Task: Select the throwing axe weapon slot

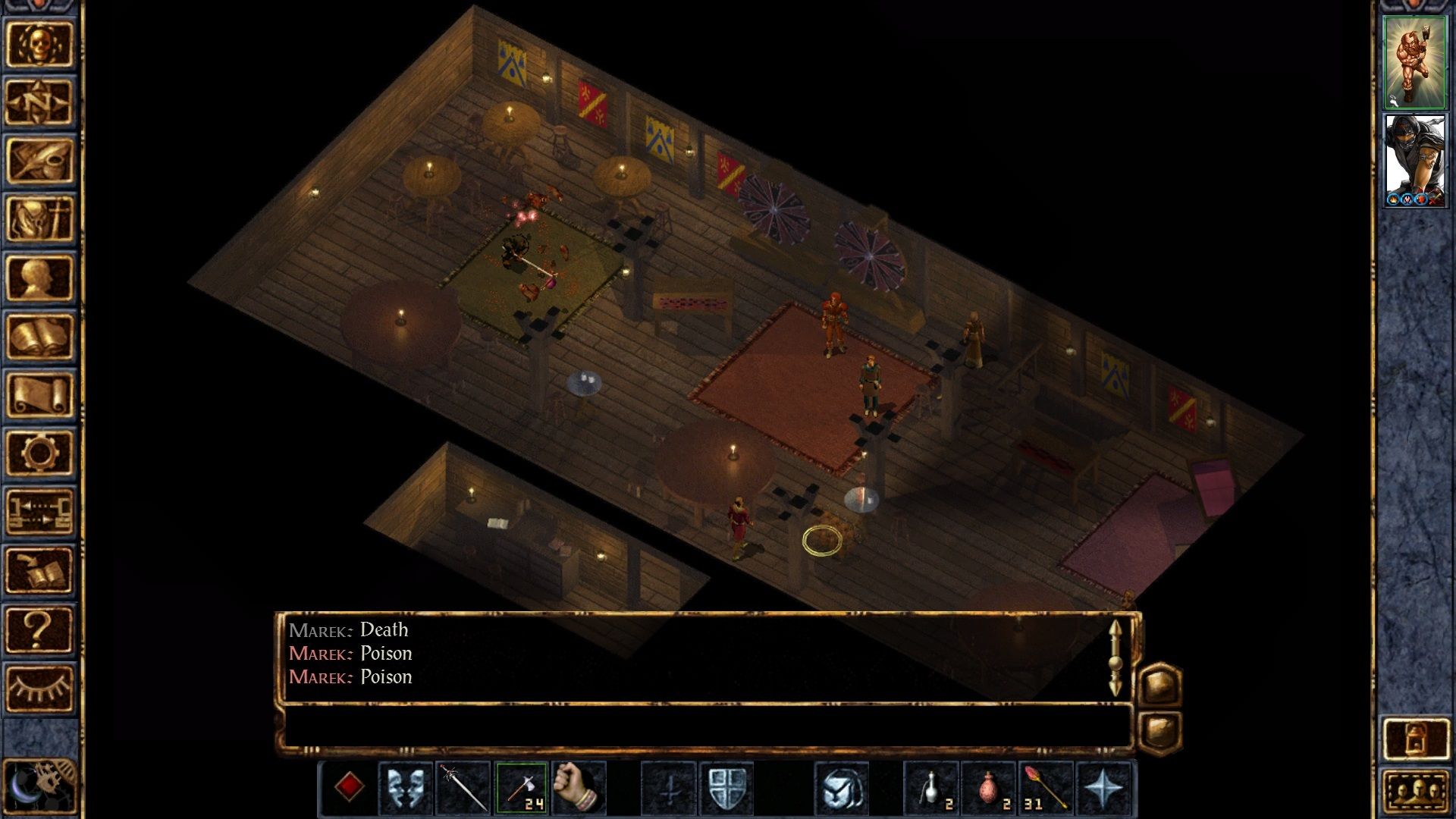Action: (x=522, y=788)
